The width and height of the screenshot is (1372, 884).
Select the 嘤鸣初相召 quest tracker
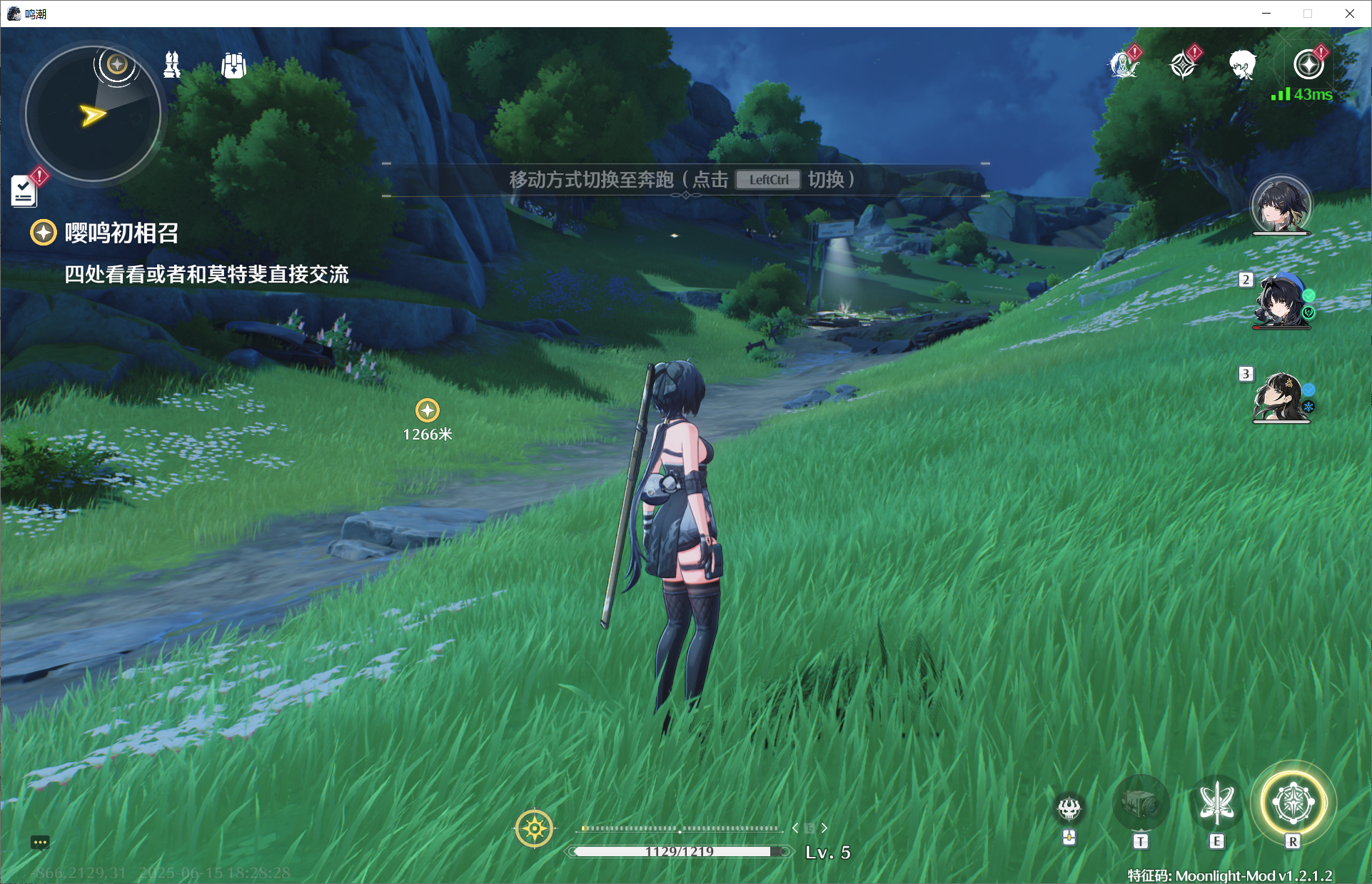point(121,233)
